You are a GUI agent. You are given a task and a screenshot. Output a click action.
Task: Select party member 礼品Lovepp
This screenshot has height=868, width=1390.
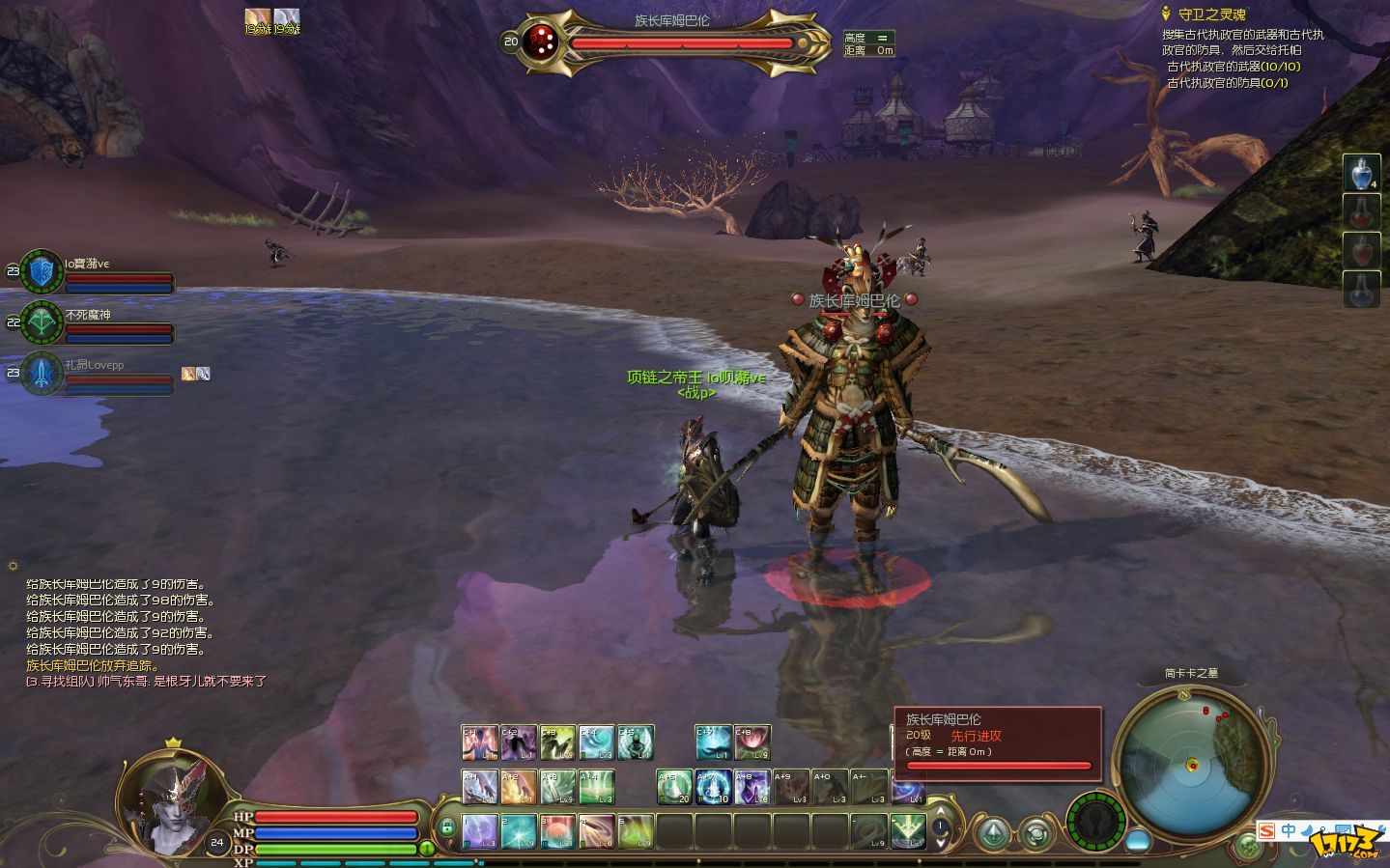pyautogui.click(x=43, y=374)
